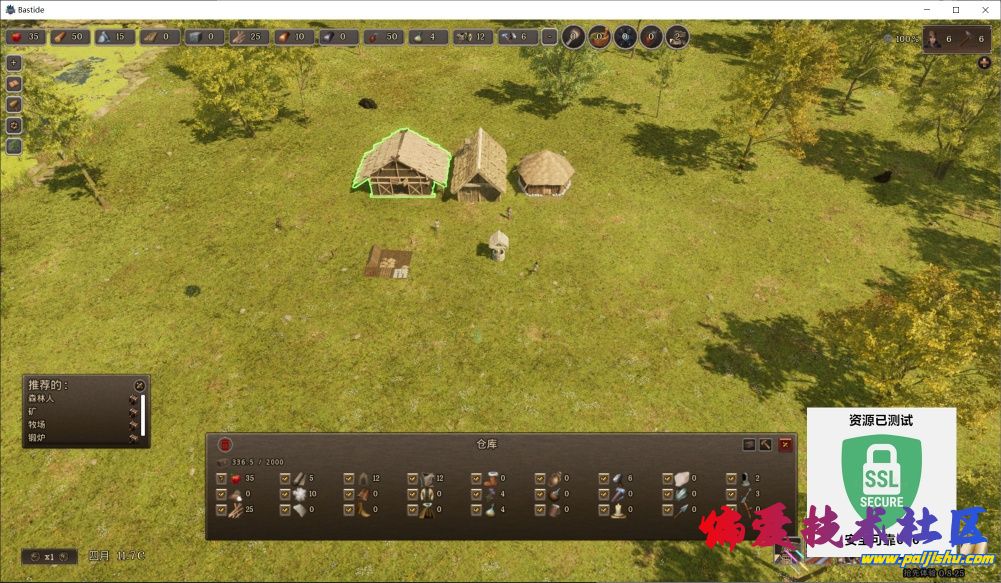
Task: Close the Bastide game window
Action: [983, 10]
